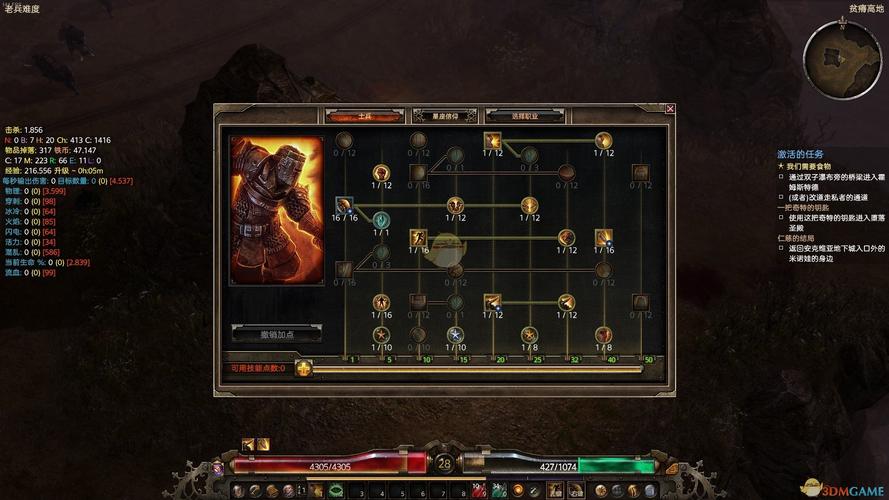Click the soldier class portrait
This screenshot has height=500, width=889.
(x=277, y=210)
